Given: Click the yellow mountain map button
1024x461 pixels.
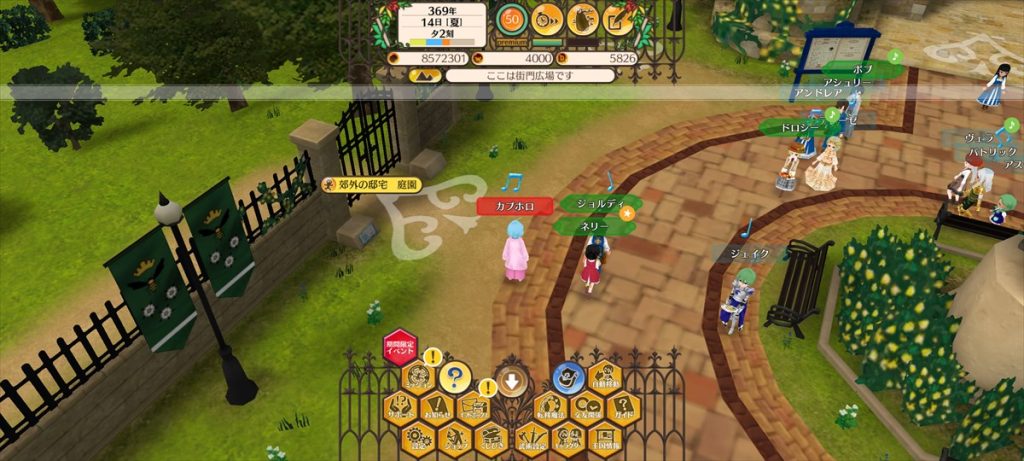Looking at the screenshot, I should tap(425, 75).
